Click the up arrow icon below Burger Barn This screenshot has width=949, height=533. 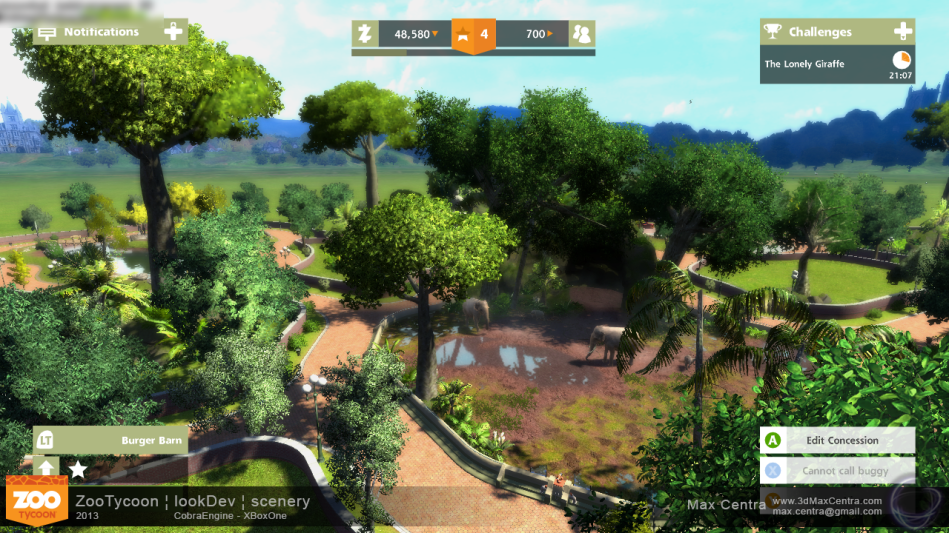[47, 468]
